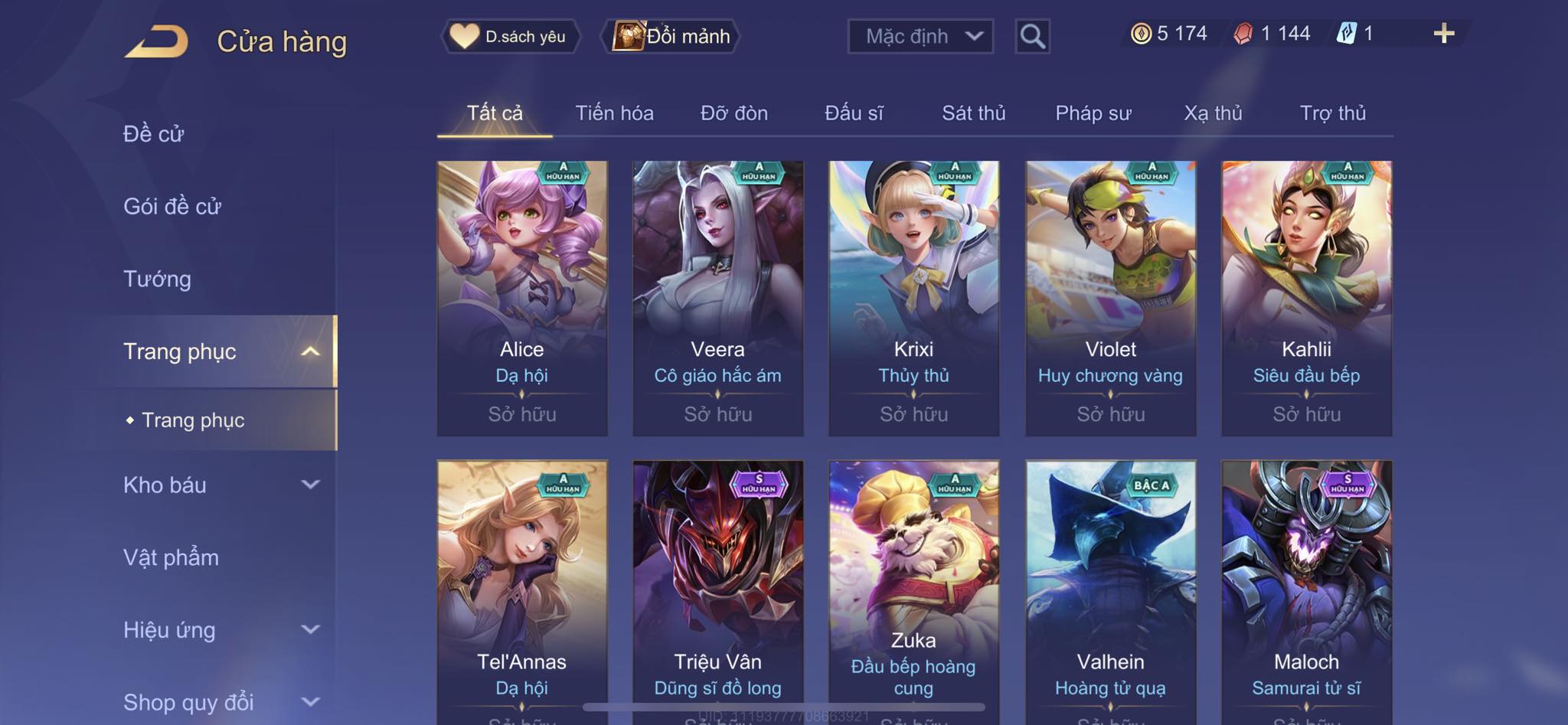
Task: View the Violet Huy chương vàng skin
Action: coord(1110,298)
